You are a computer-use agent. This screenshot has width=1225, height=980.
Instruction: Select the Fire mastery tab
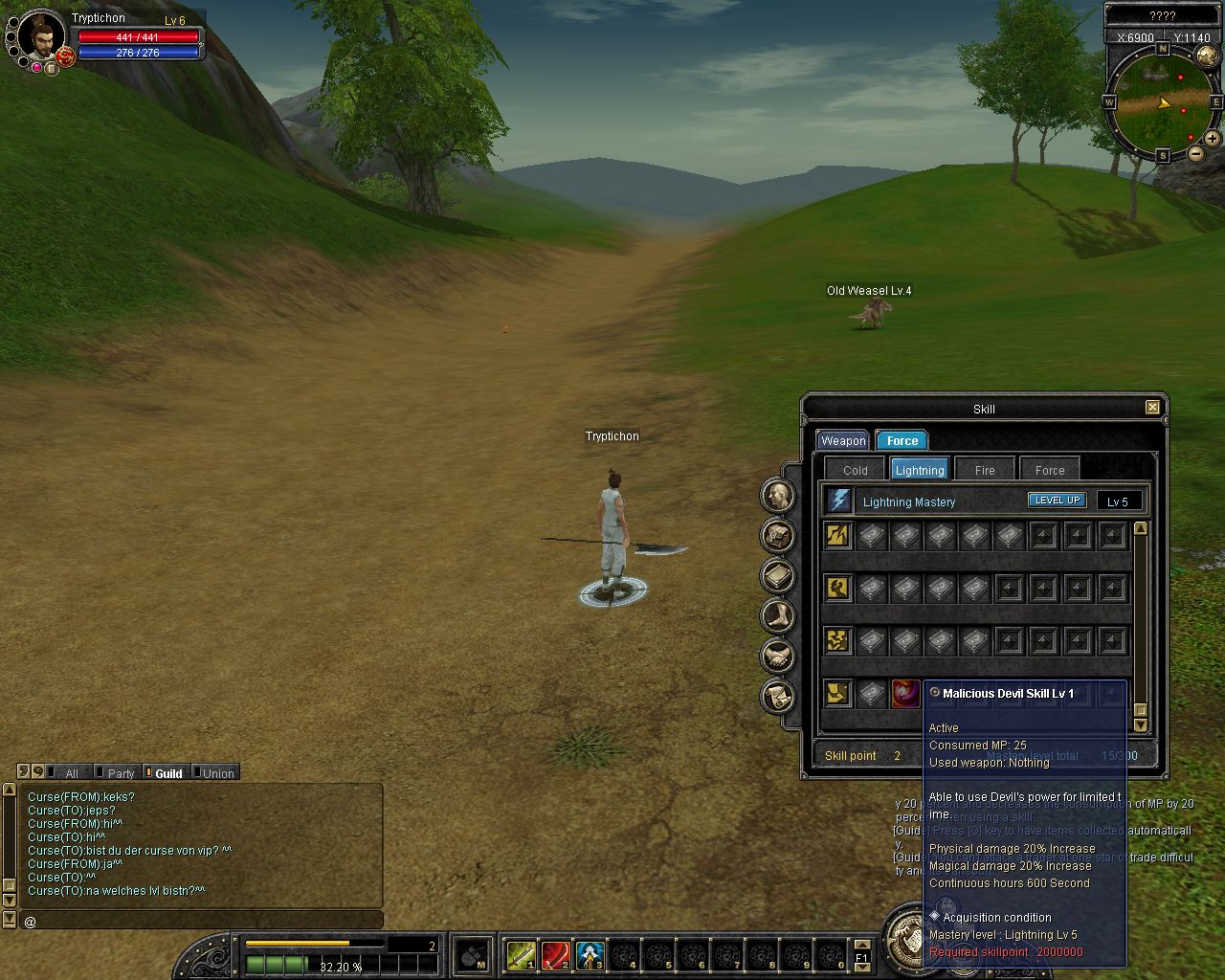[985, 470]
